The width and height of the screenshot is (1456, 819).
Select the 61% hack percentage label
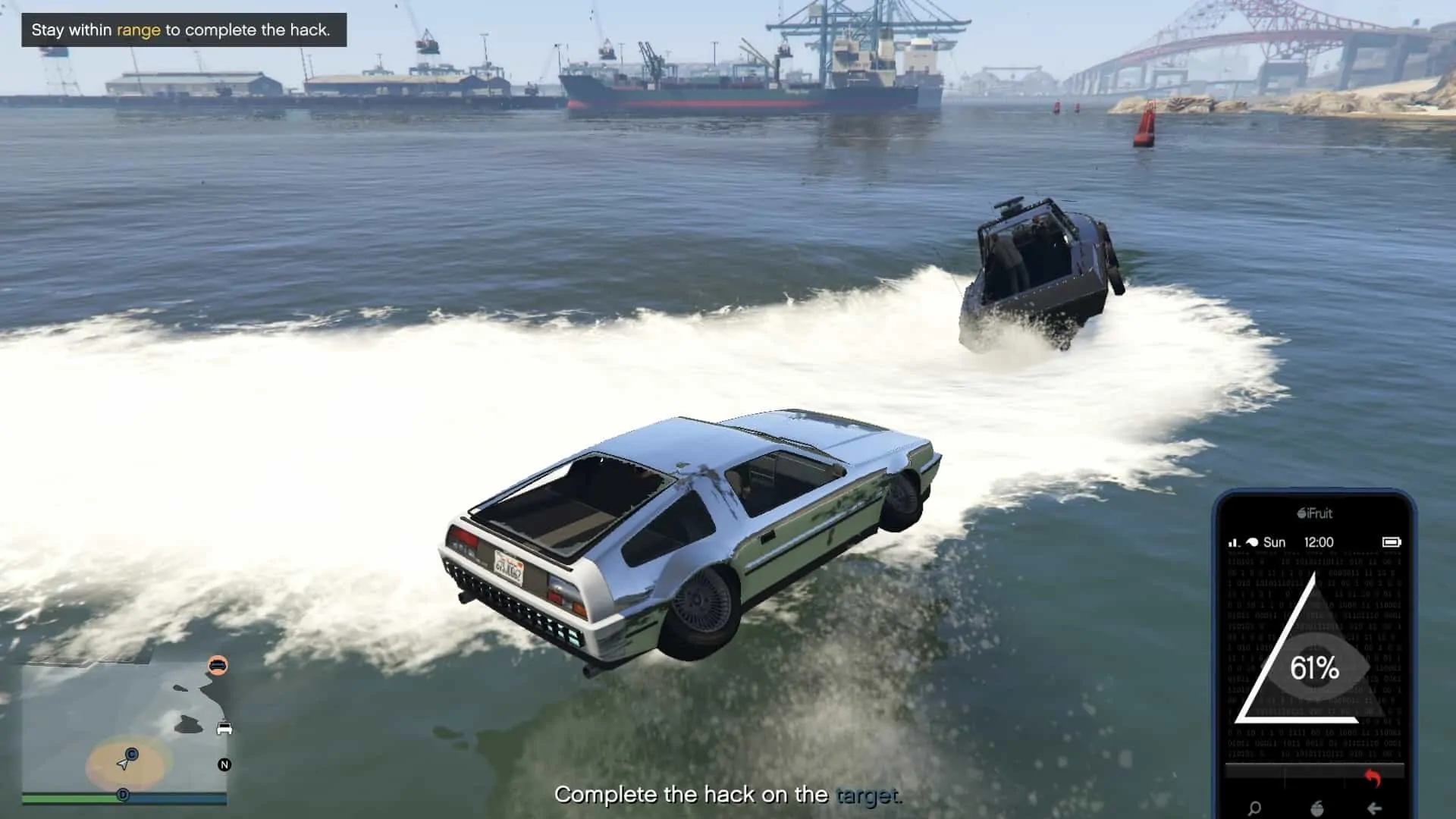click(1314, 669)
